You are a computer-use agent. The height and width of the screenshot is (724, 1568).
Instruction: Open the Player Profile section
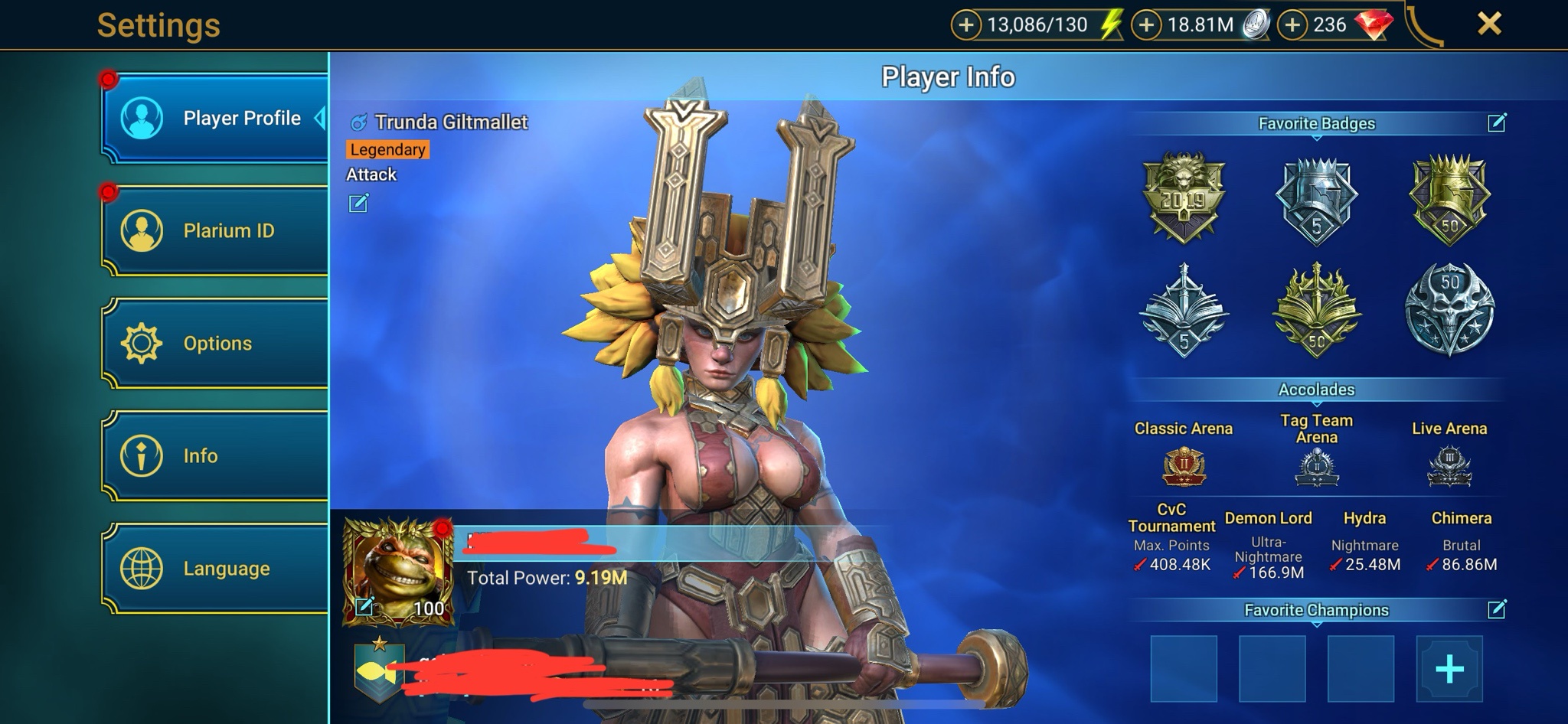[x=216, y=119]
